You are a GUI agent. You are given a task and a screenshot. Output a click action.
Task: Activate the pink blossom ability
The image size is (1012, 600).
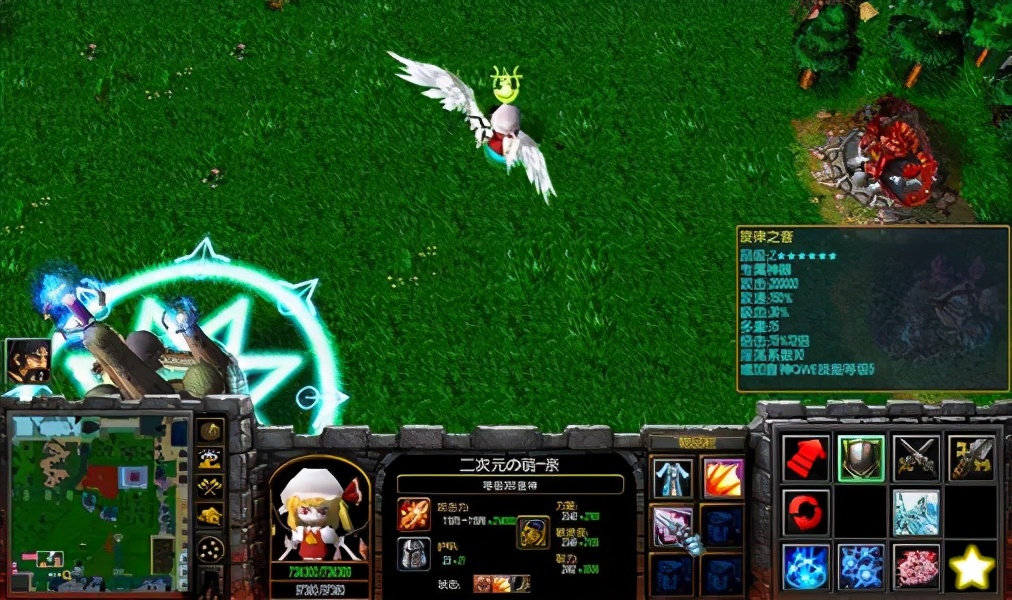coord(915,566)
